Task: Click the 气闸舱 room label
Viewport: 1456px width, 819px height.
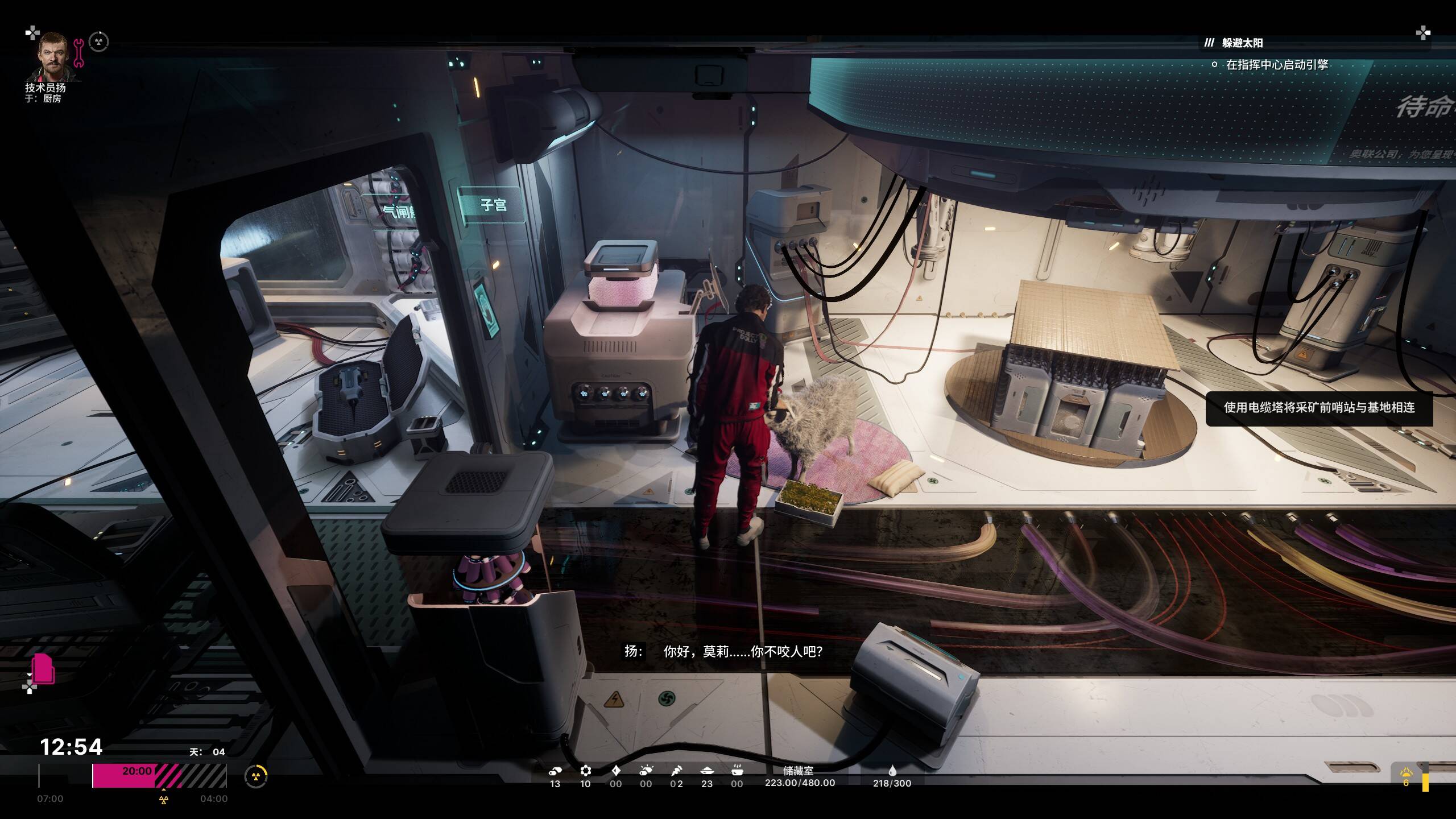Action: click(398, 212)
